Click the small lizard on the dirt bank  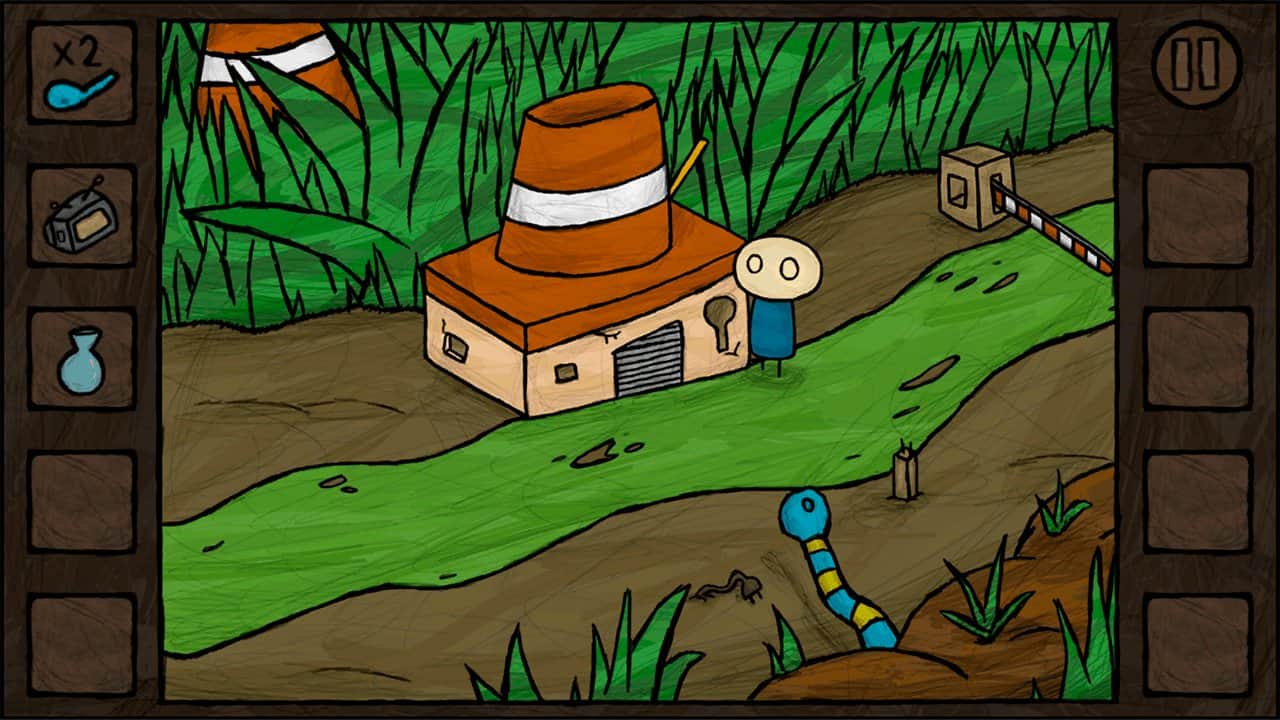(x=730, y=585)
